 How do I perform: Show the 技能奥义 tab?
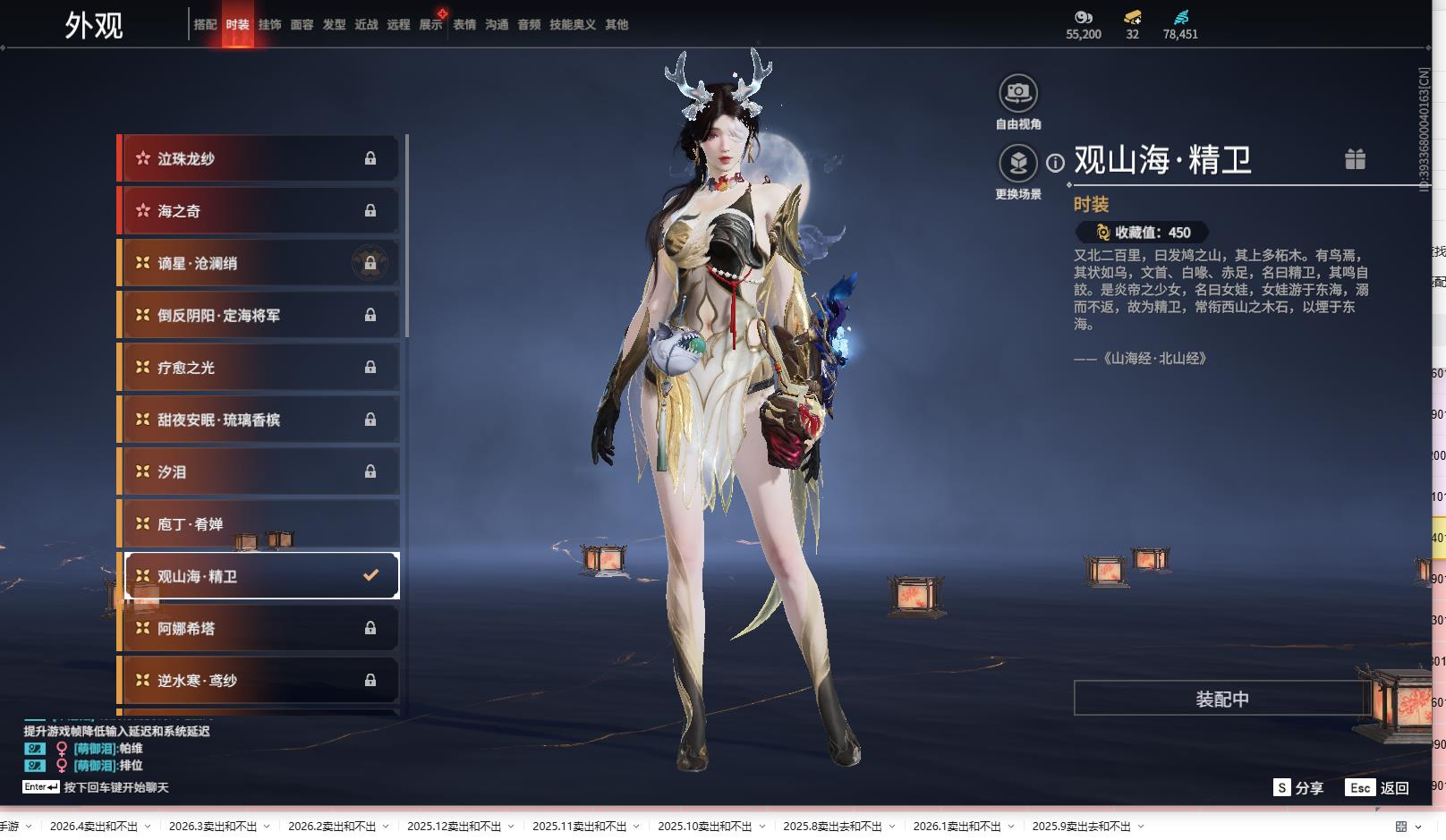tap(573, 25)
